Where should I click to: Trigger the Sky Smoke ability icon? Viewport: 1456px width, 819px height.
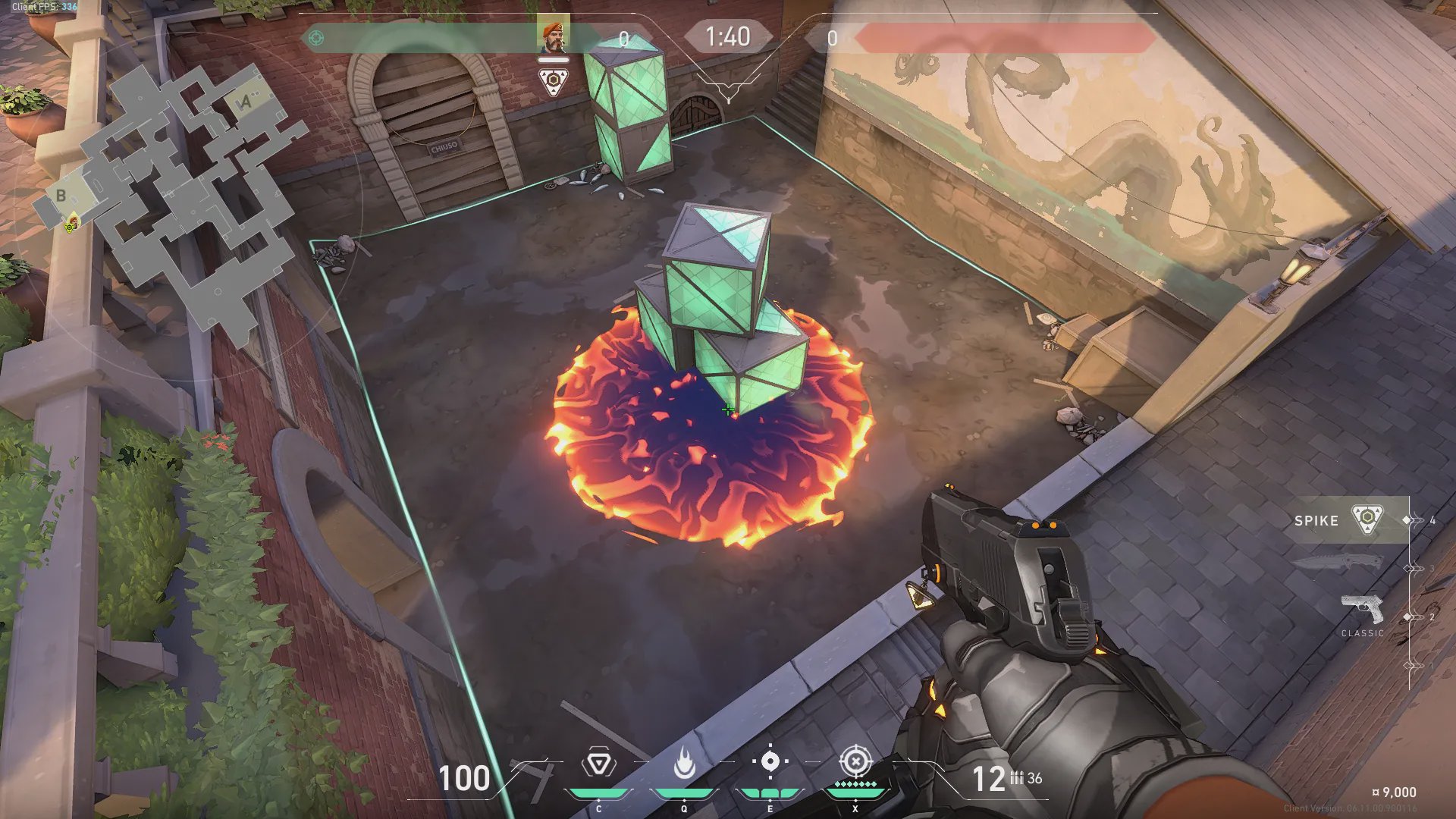[770, 762]
